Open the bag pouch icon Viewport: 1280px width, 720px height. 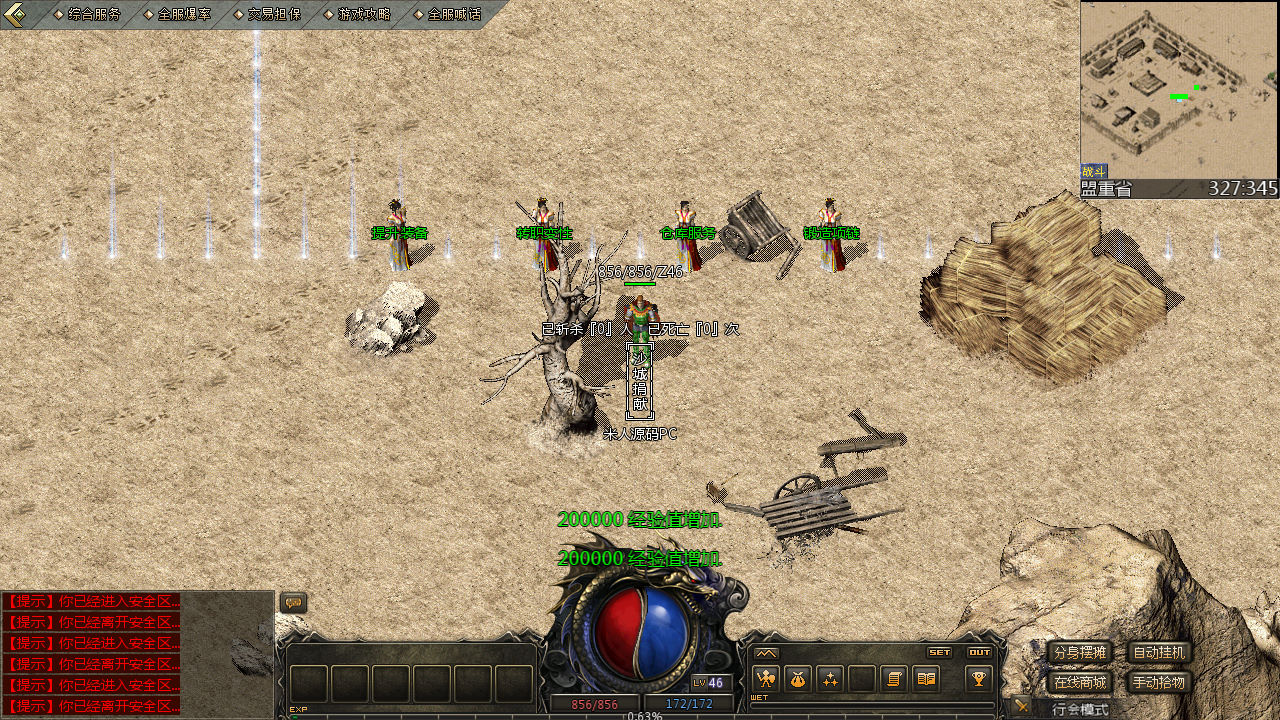pyautogui.click(x=798, y=679)
